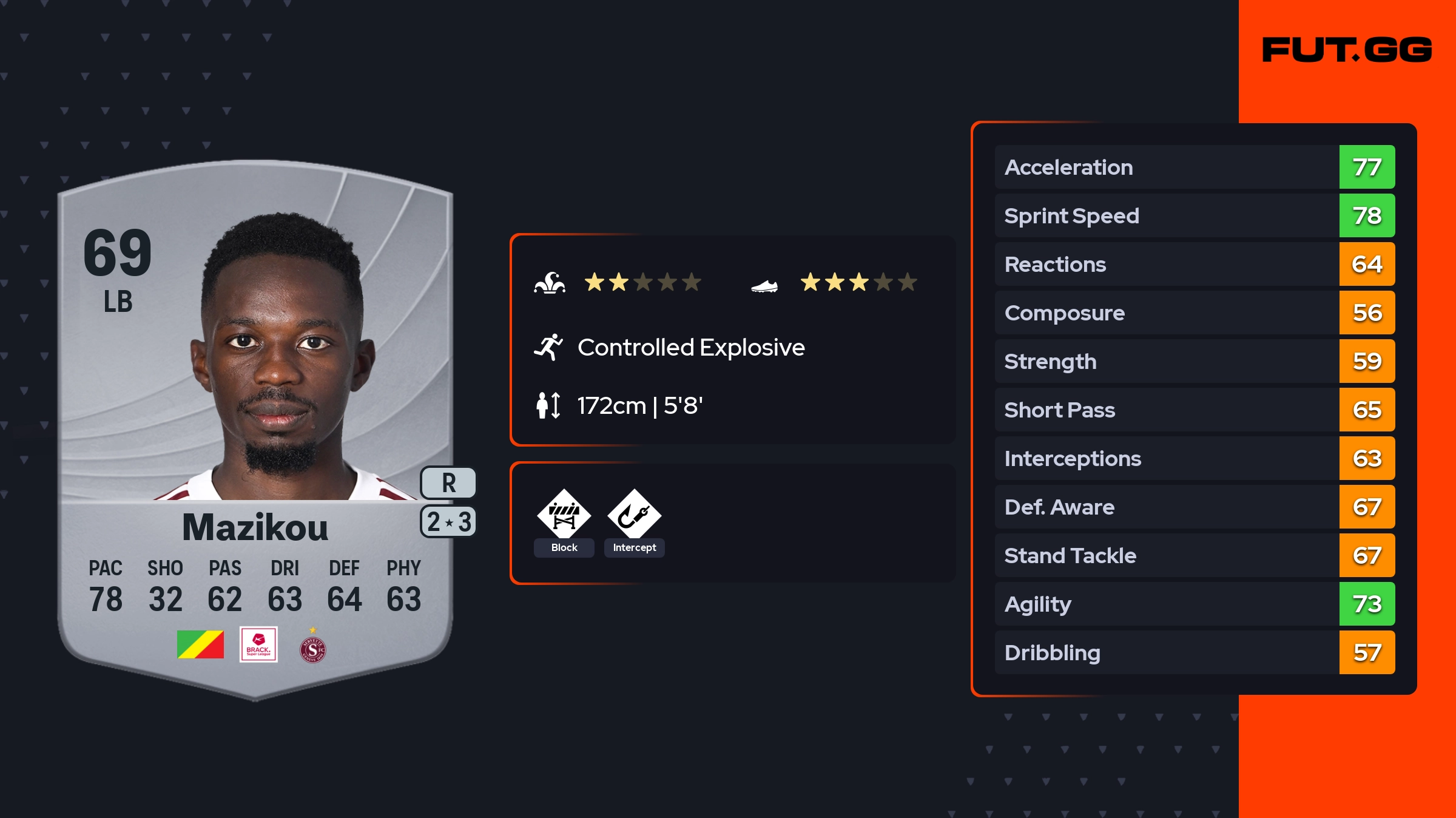Screen dimensions: 1456x818
Task: Select the Mazikou player card
Action: pos(255,425)
